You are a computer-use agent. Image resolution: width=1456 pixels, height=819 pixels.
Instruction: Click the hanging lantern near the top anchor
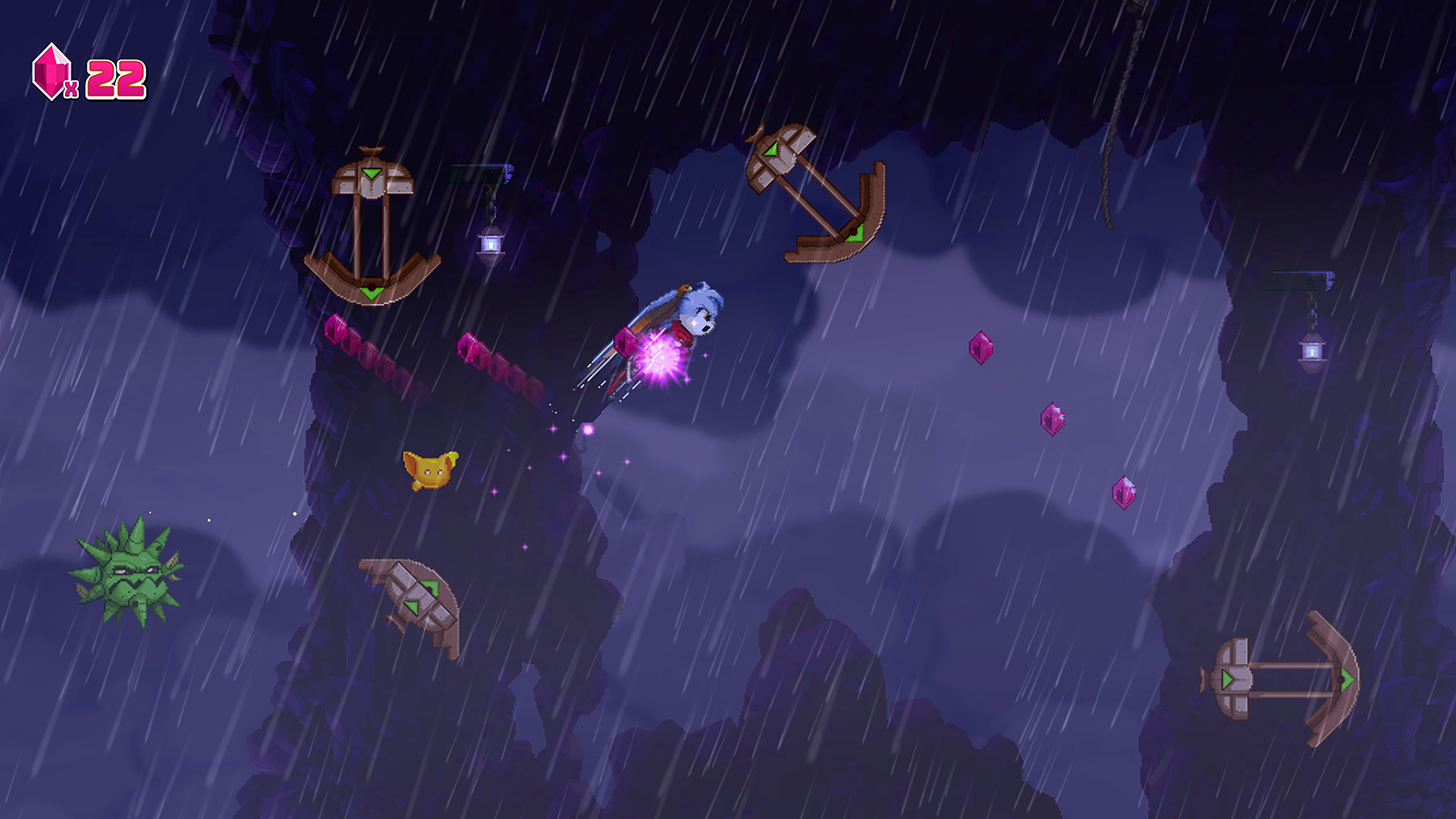[491, 245]
